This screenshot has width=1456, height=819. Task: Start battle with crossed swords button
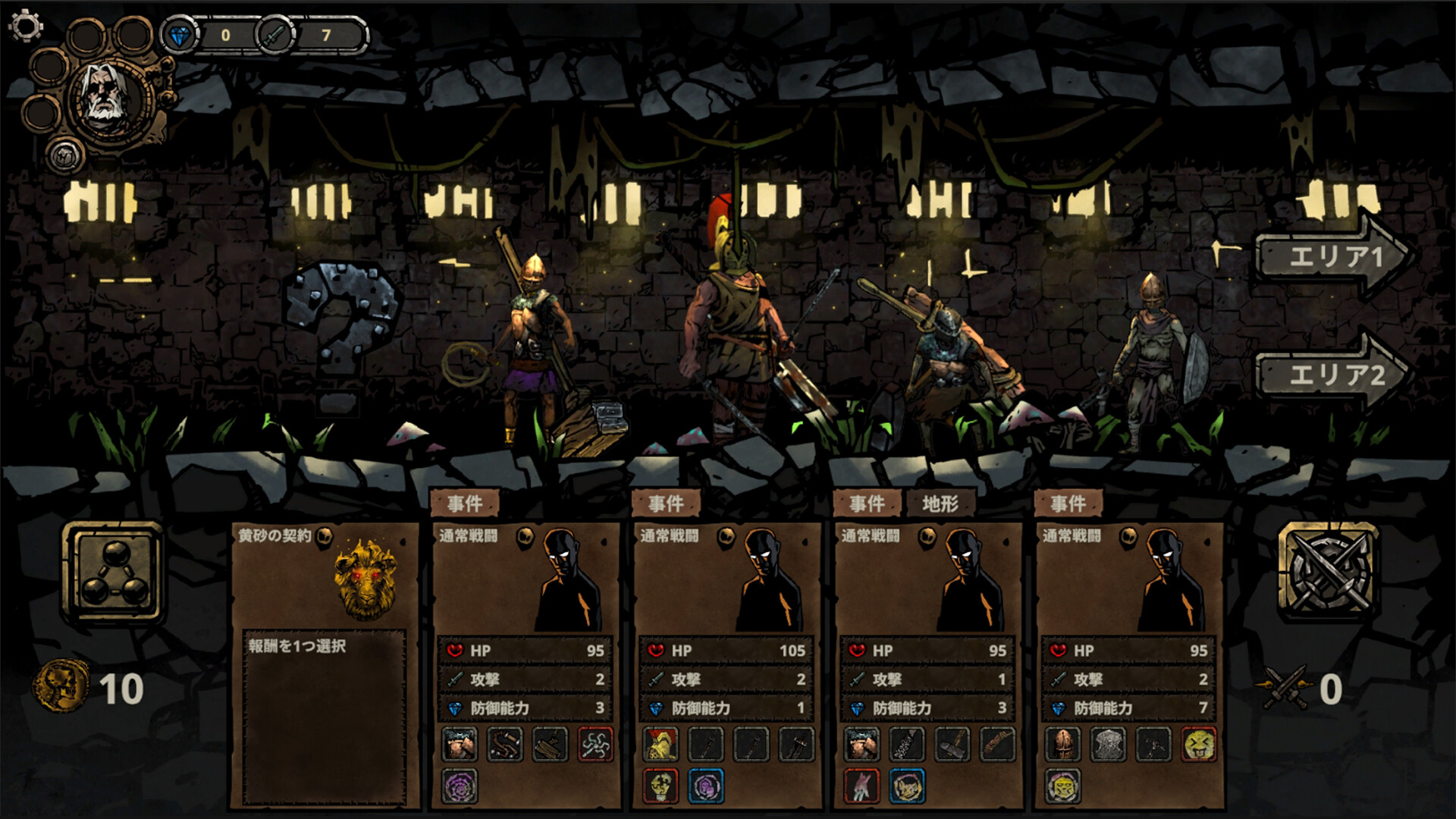1328,570
